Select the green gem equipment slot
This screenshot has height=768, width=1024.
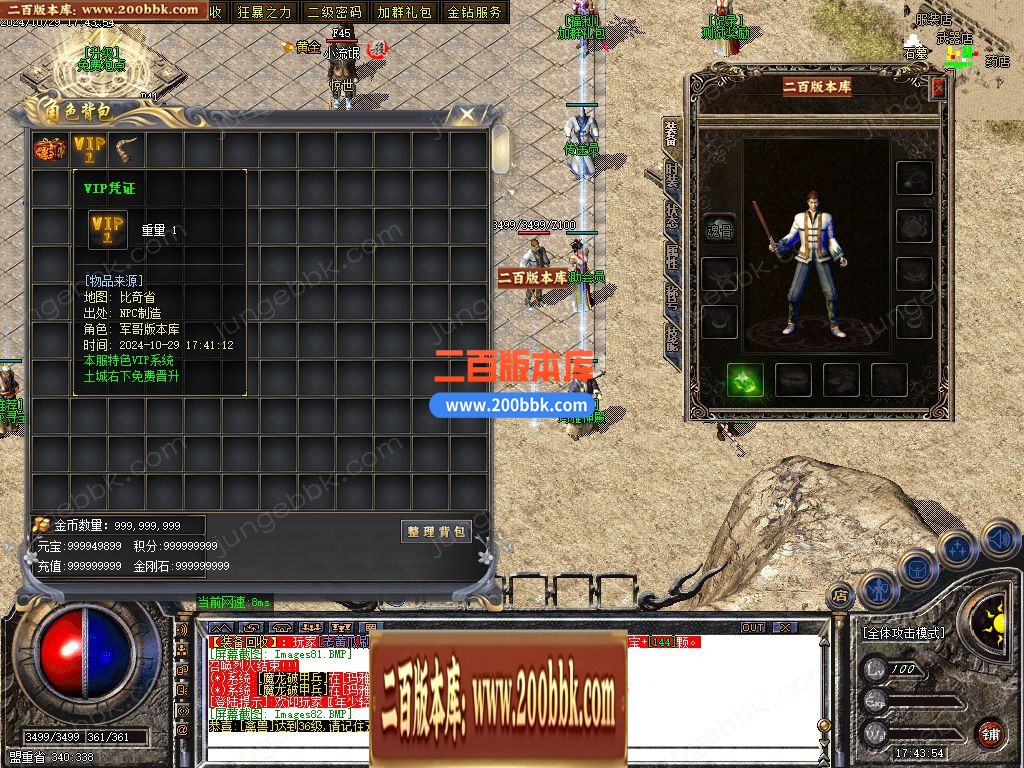point(745,380)
